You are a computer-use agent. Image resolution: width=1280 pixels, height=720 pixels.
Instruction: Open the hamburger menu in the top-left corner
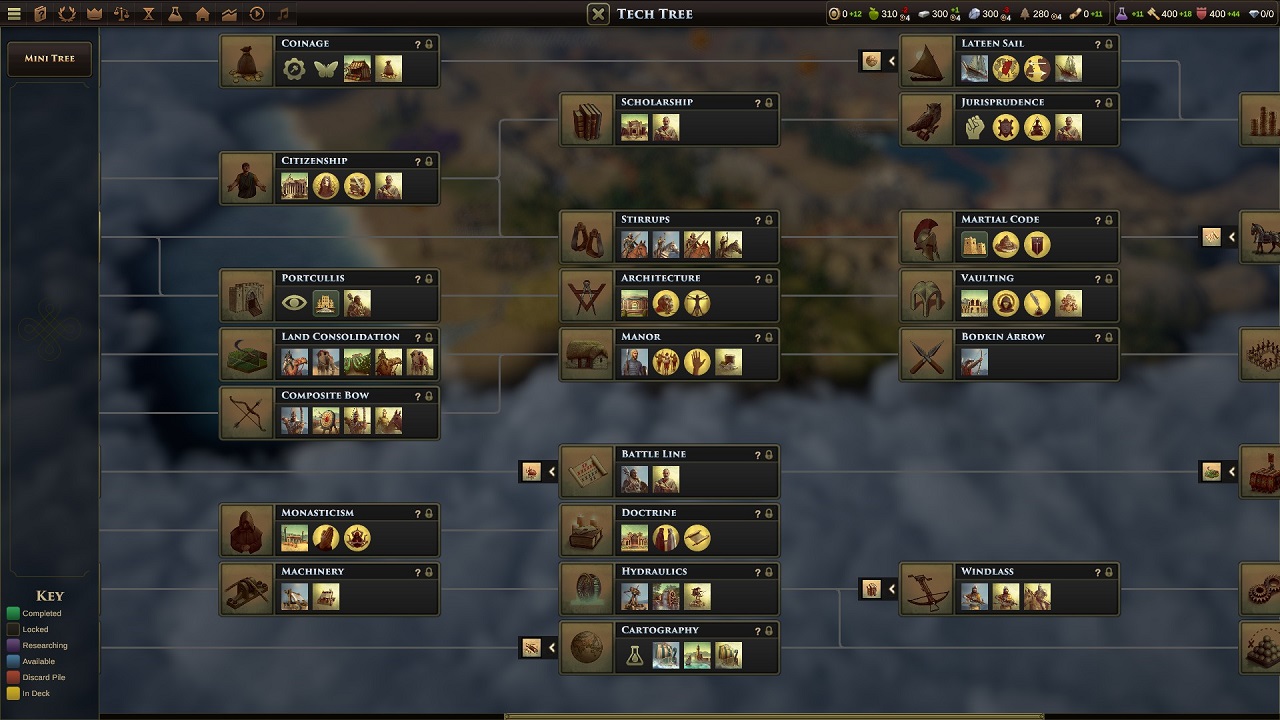(x=13, y=13)
